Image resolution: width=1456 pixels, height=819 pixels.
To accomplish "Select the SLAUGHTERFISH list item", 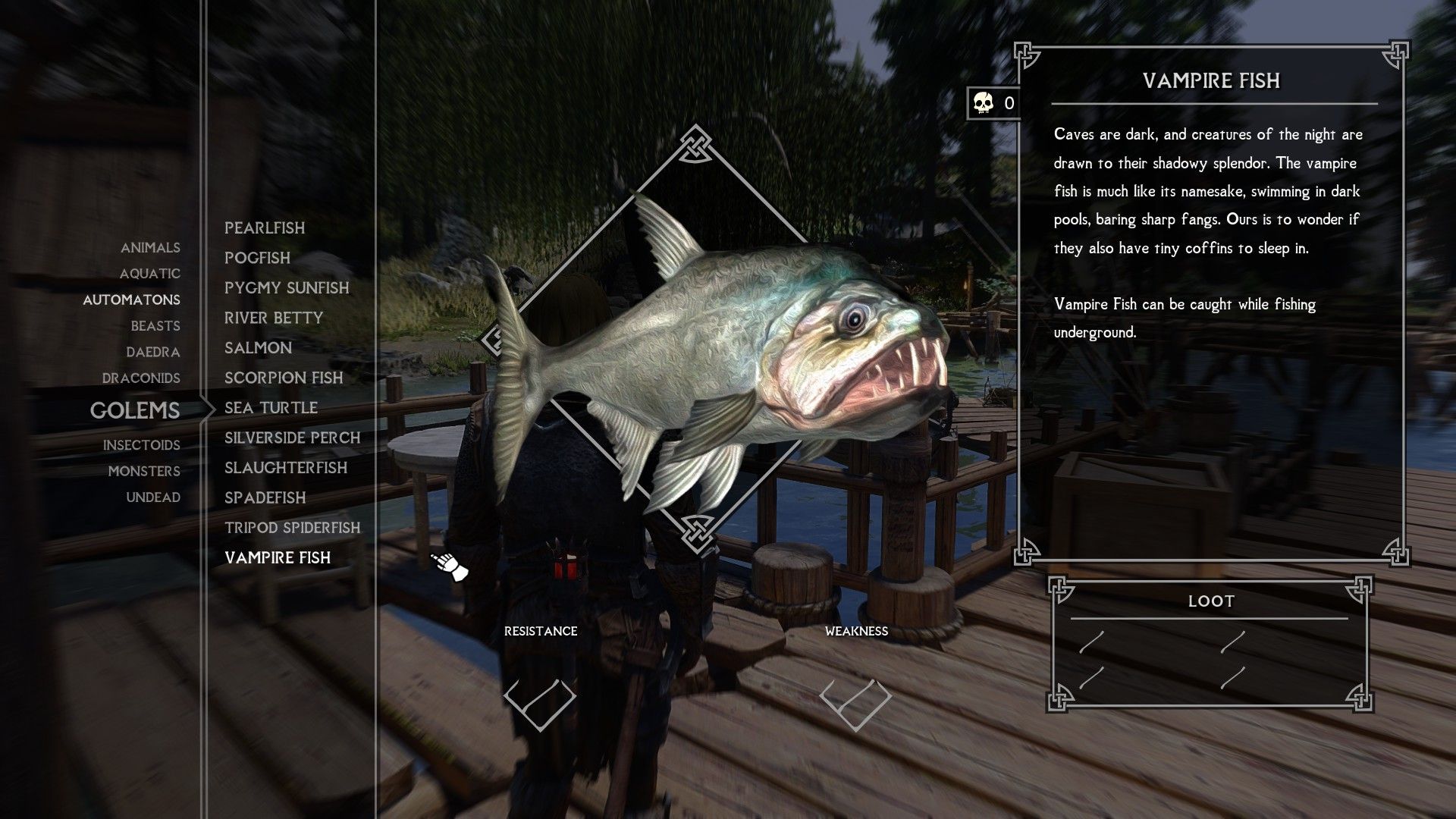I will 285,468.
